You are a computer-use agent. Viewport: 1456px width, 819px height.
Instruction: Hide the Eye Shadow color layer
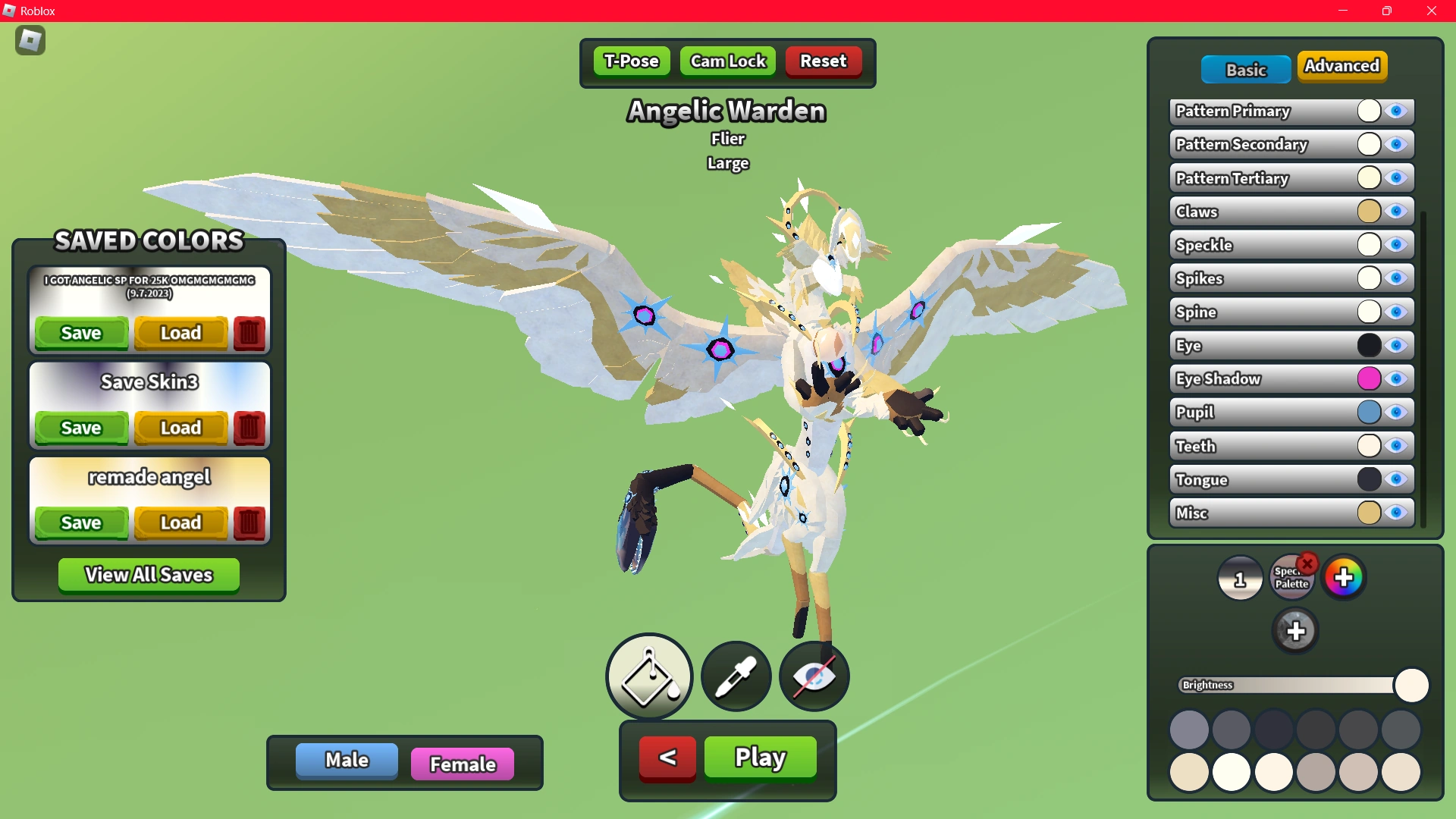pyautogui.click(x=1398, y=378)
